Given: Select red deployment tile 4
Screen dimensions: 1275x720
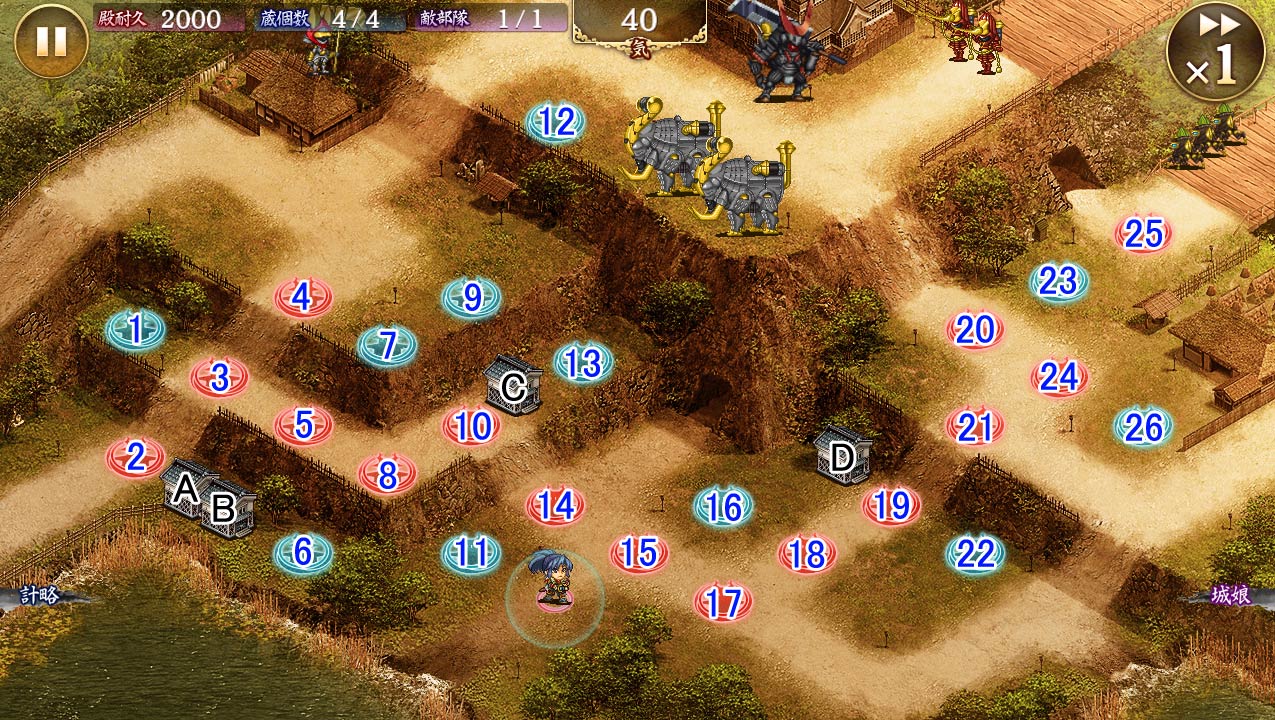Looking at the screenshot, I should coord(303,297).
